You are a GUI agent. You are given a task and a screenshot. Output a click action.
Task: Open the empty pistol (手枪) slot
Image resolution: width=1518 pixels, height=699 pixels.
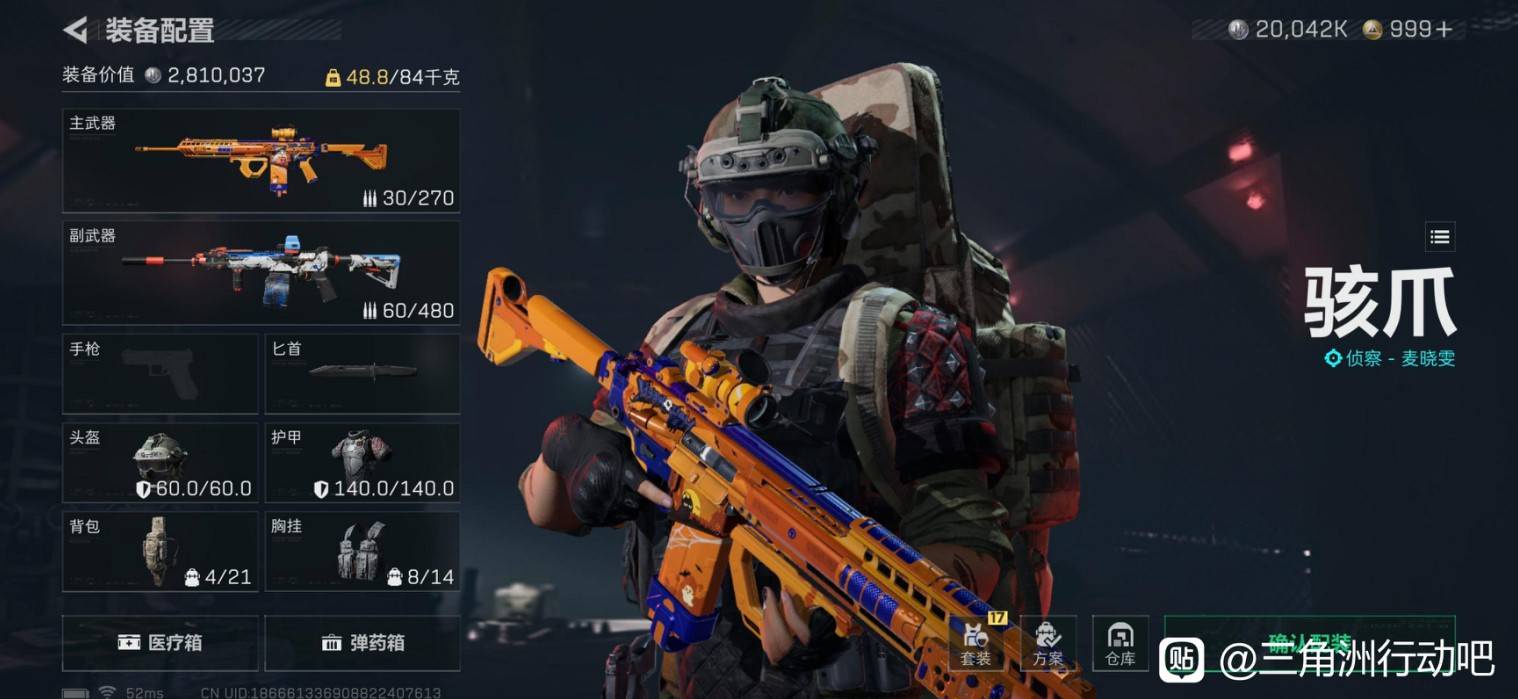(x=160, y=373)
